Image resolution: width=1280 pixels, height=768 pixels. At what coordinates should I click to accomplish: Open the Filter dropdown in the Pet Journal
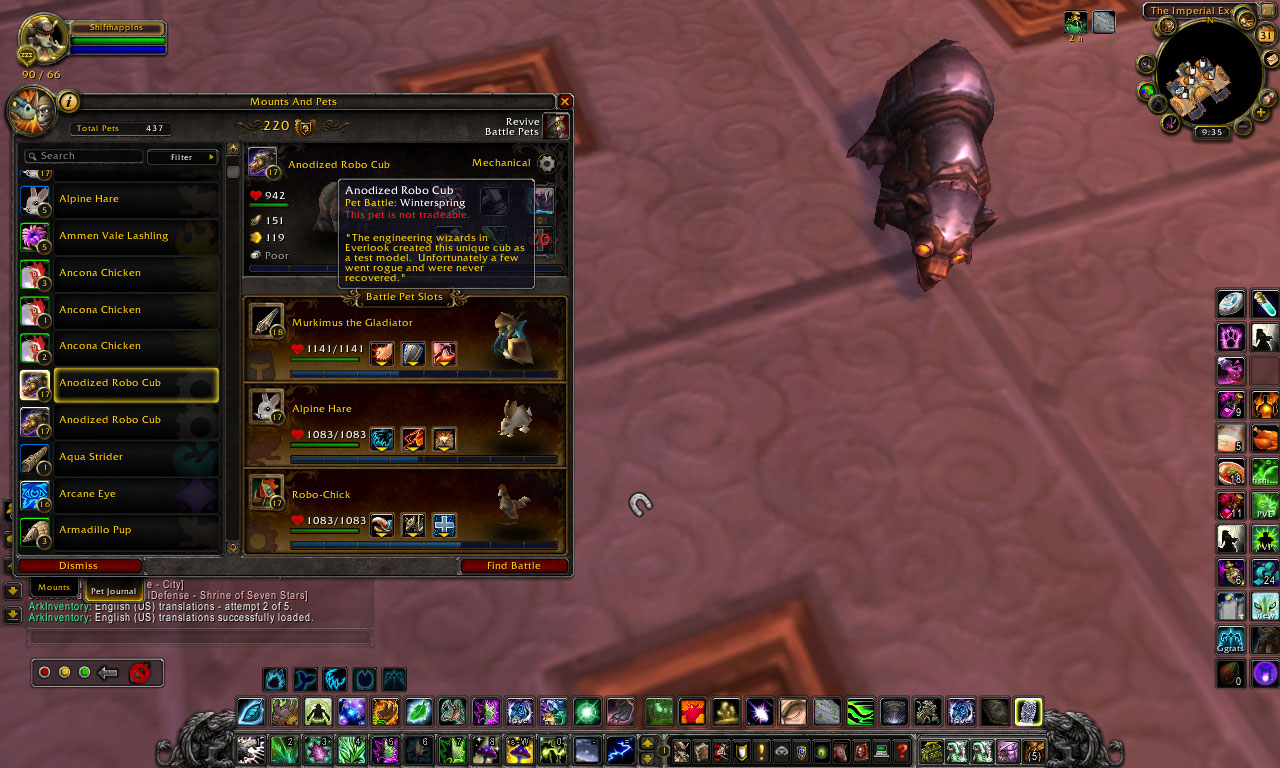(x=183, y=157)
